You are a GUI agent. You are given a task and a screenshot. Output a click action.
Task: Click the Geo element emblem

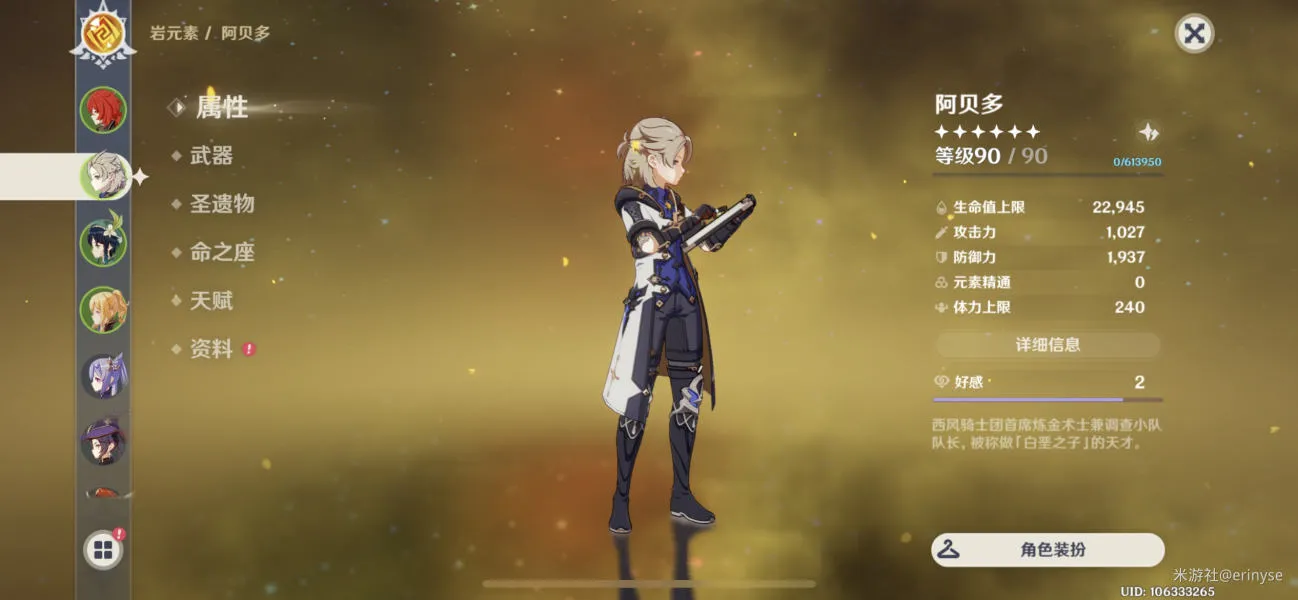(x=103, y=35)
